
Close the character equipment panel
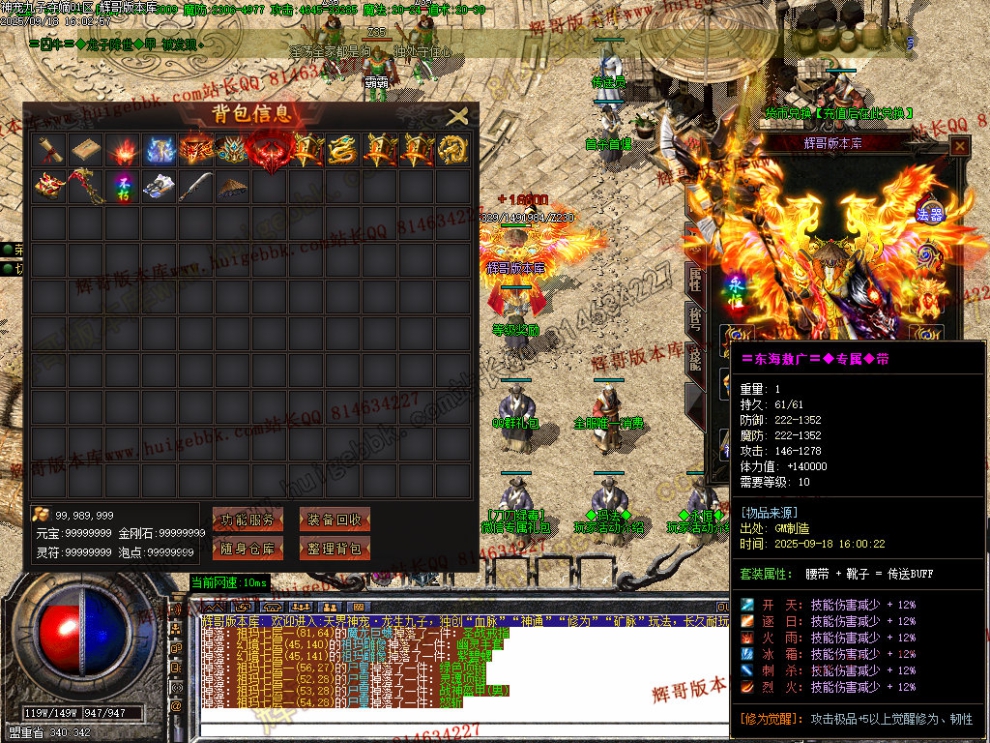(960, 146)
